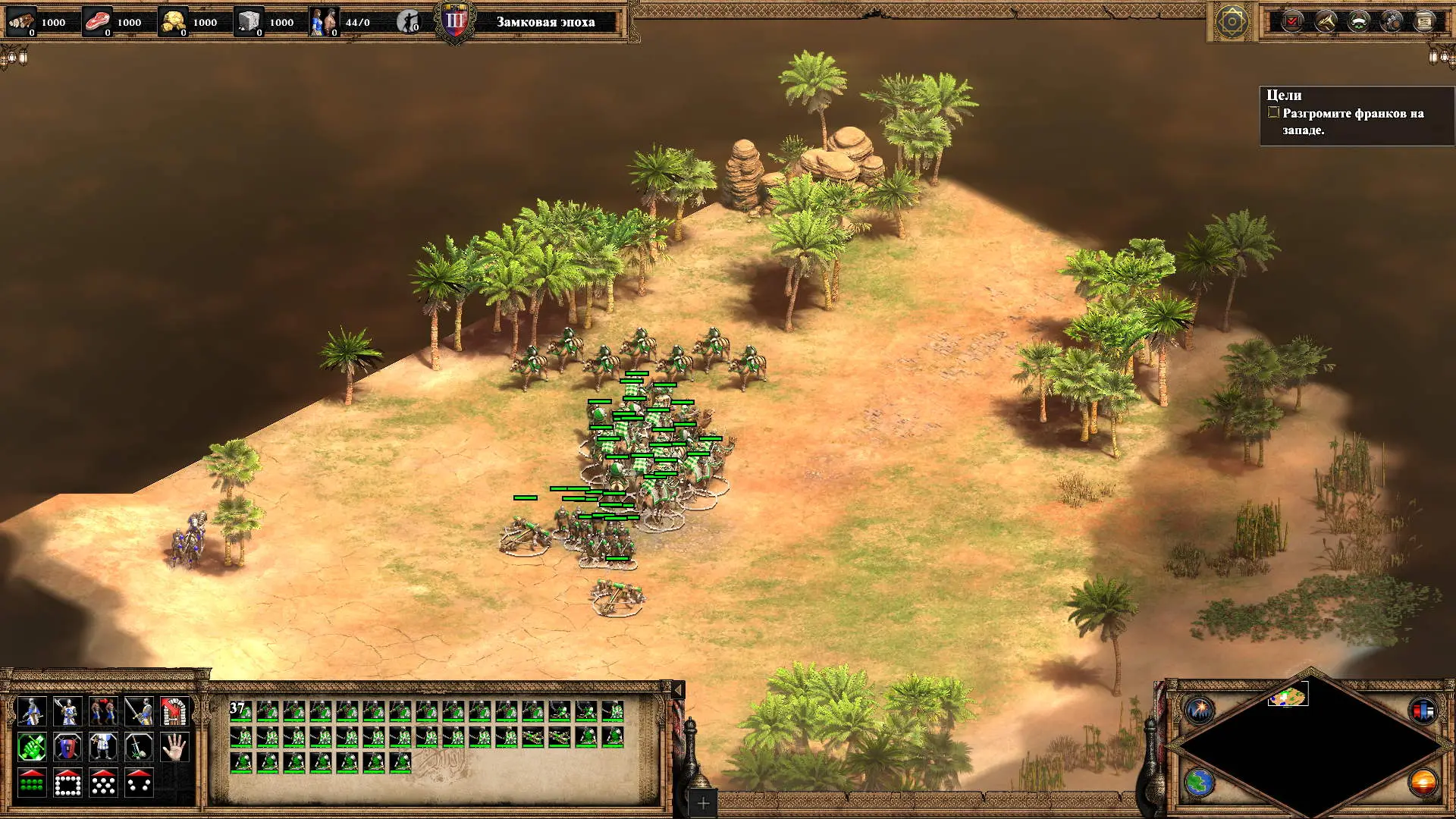Screen dimensions: 1456x819
Task: Select the flank formation icon
Action: tap(139, 783)
